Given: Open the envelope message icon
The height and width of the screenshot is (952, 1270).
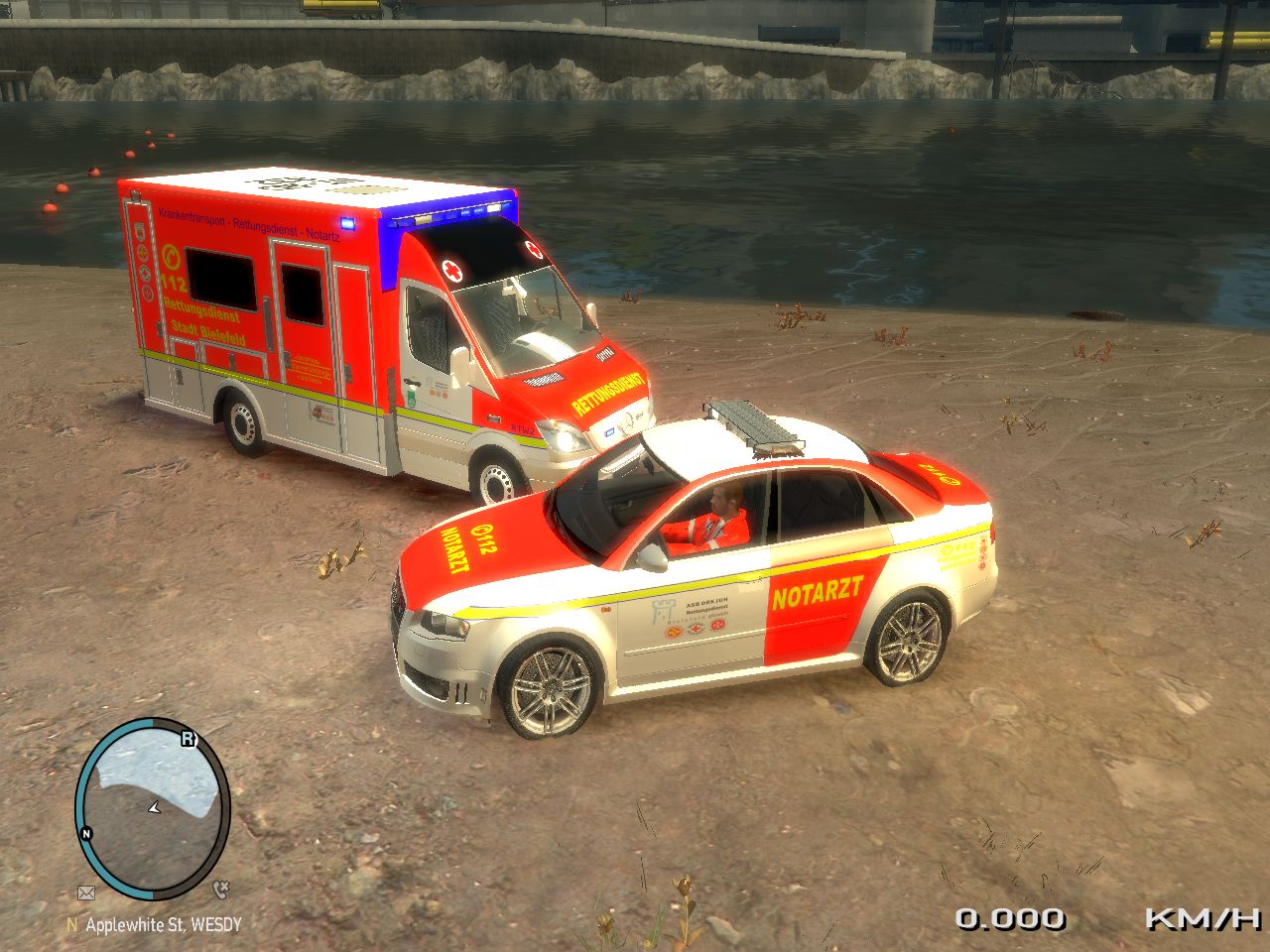Looking at the screenshot, I should (86, 892).
